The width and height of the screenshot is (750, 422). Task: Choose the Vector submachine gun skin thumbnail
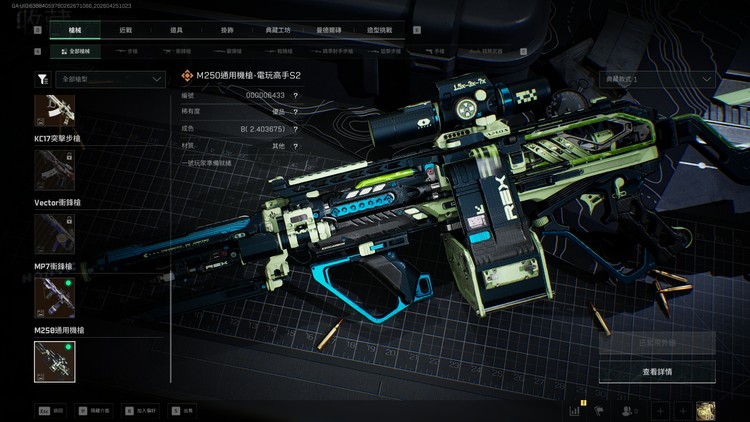click(54, 233)
